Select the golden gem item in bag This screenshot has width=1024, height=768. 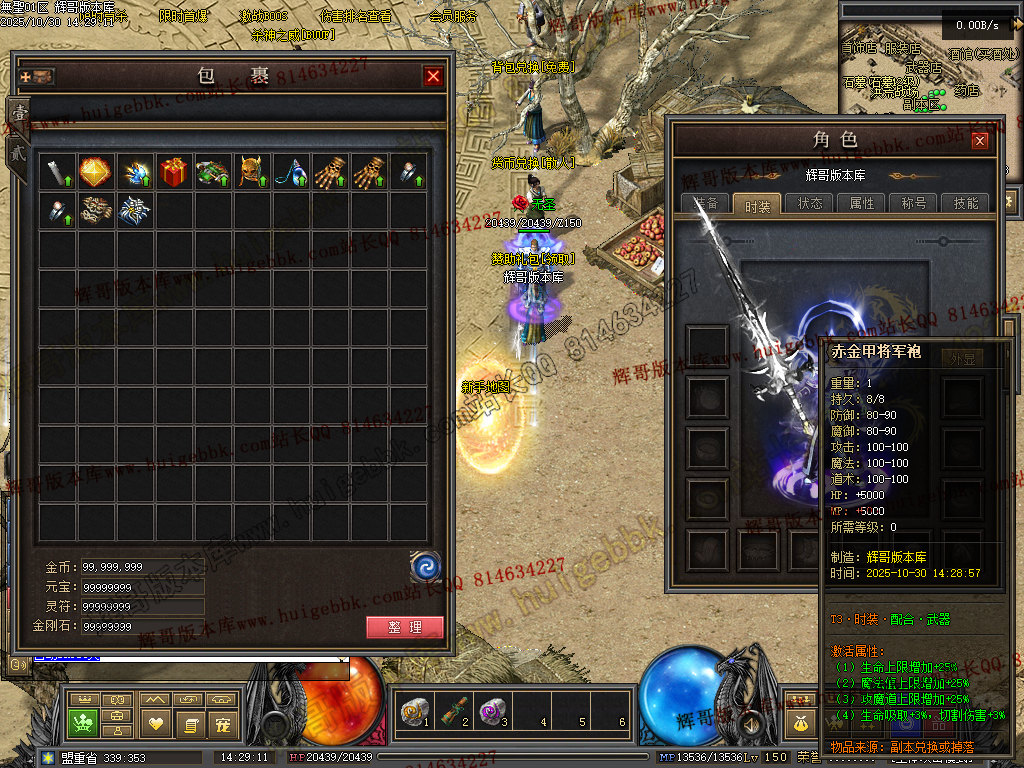(x=96, y=171)
